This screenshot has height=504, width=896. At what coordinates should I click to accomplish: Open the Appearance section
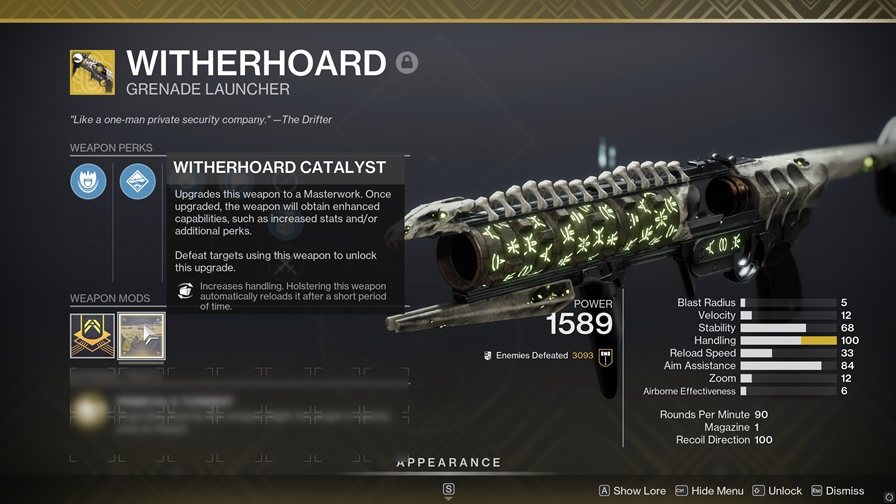pyautogui.click(x=448, y=463)
